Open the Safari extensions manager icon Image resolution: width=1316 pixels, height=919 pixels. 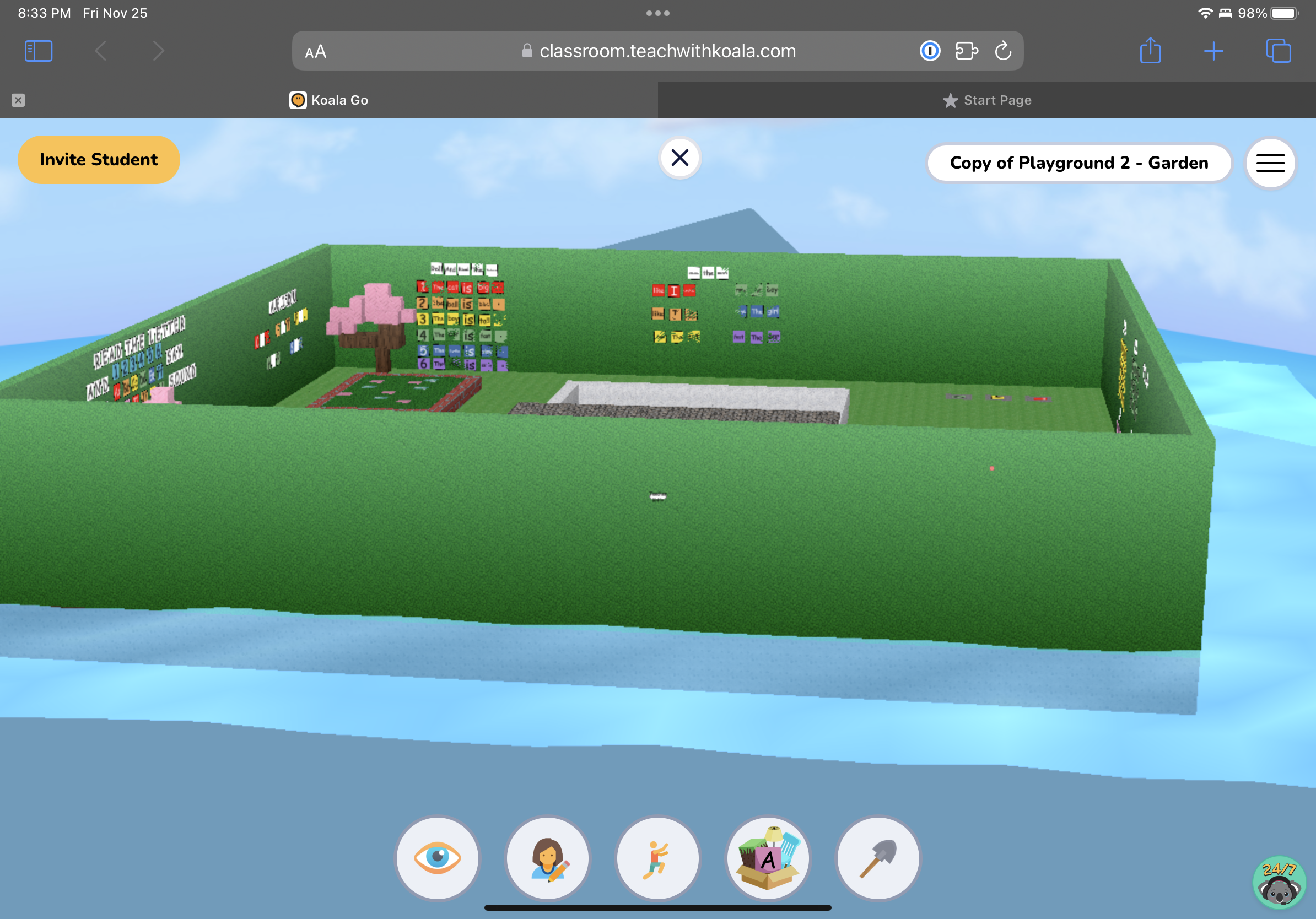click(967, 51)
